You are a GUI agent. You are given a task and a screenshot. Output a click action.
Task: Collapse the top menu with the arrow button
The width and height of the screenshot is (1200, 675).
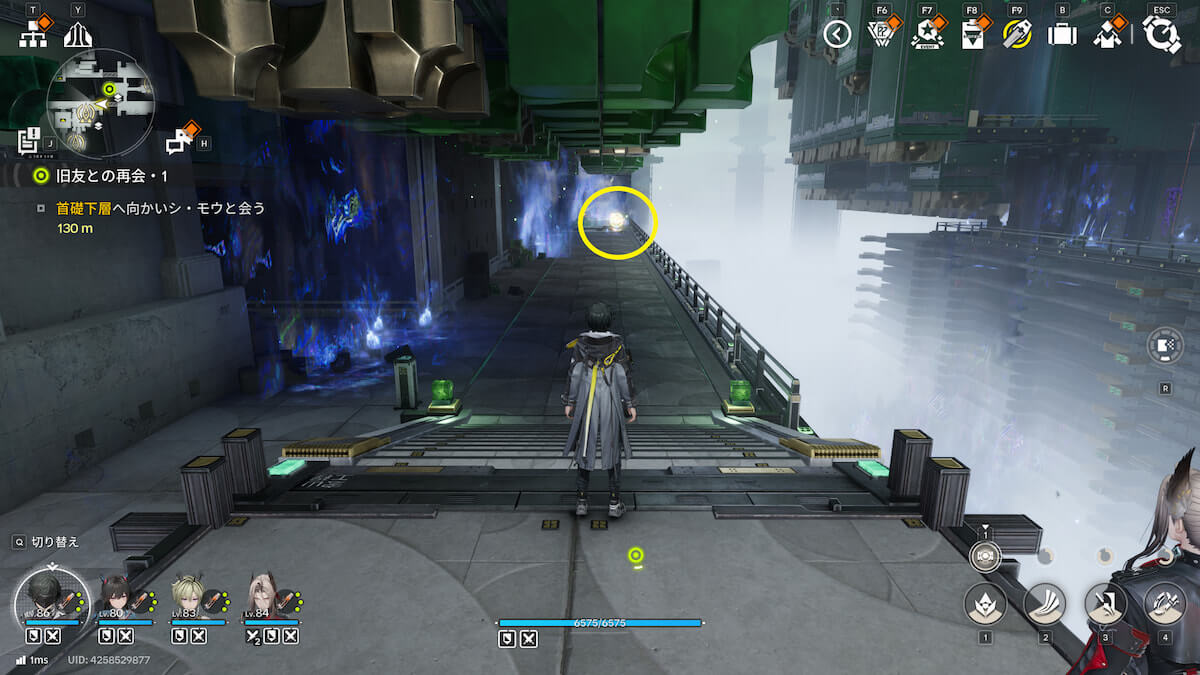[837, 35]
